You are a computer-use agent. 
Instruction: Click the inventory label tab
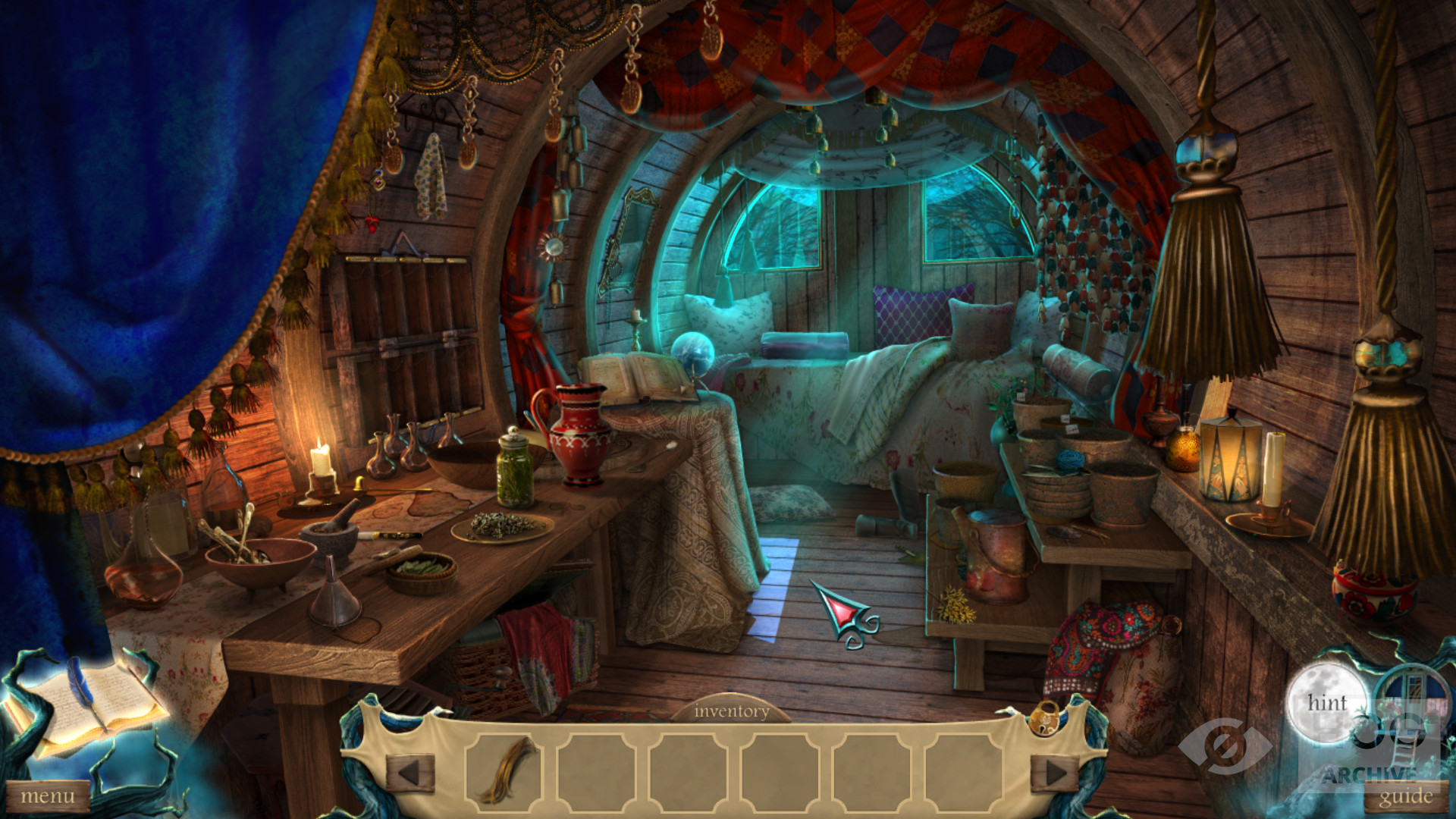tap(731, 711)
